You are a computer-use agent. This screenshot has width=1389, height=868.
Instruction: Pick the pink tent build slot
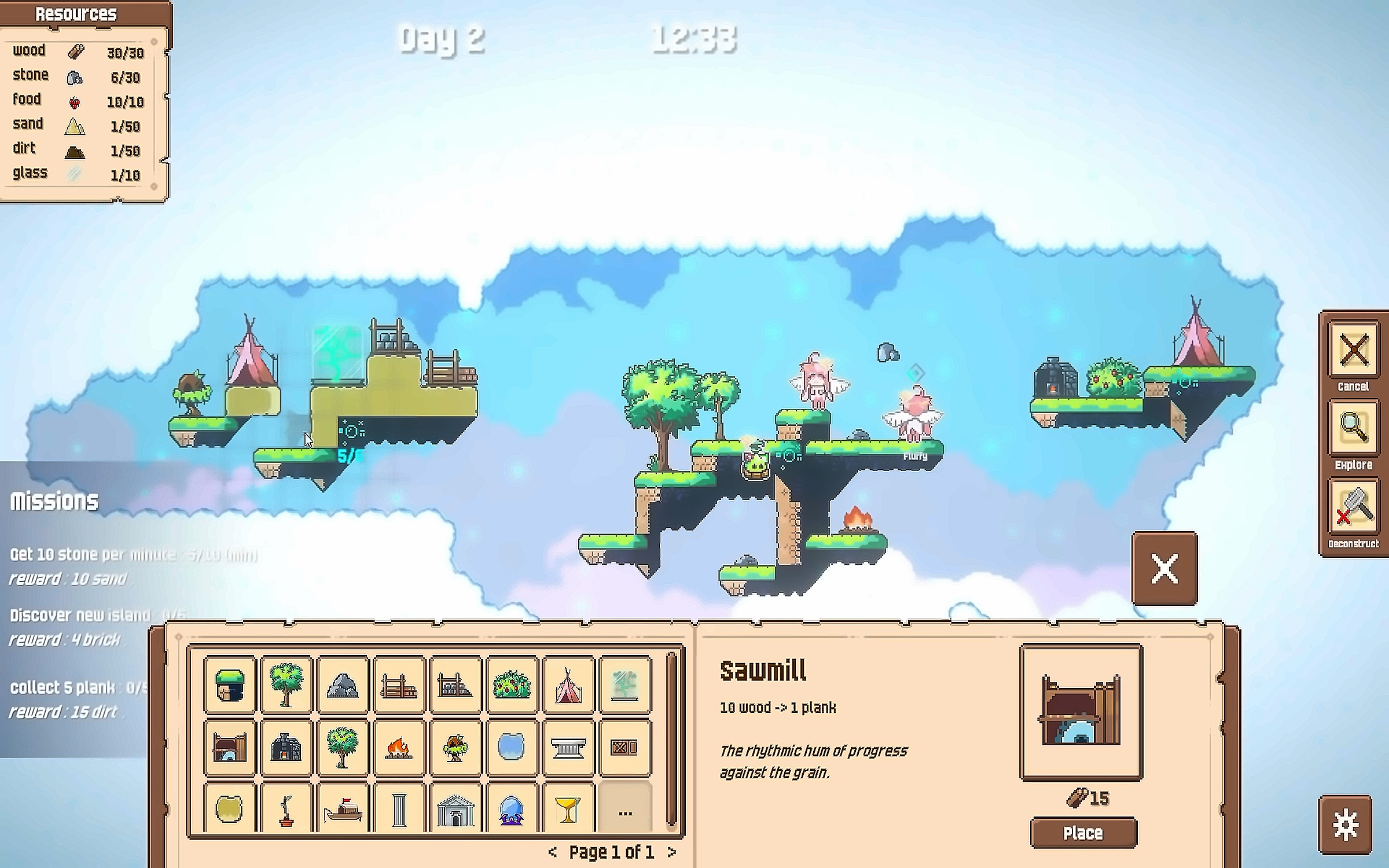pyautogui.click(x=568, y=685)
